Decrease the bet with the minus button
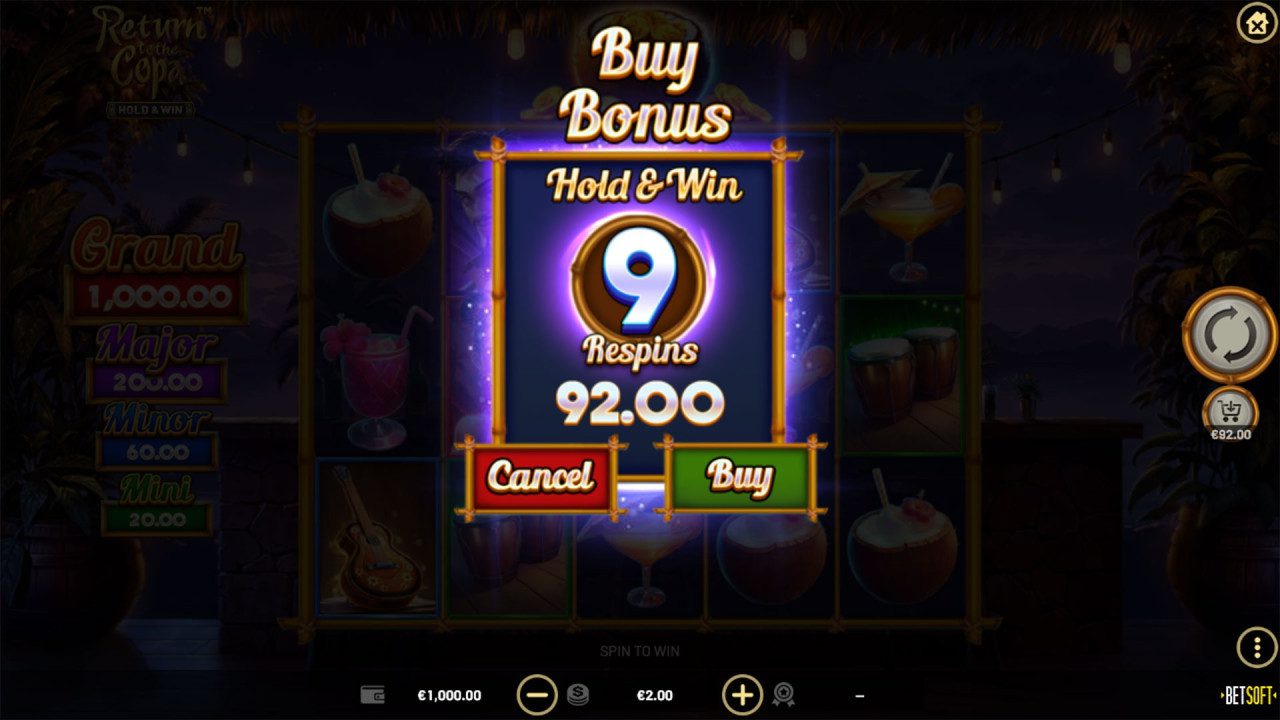 point(537,694)
